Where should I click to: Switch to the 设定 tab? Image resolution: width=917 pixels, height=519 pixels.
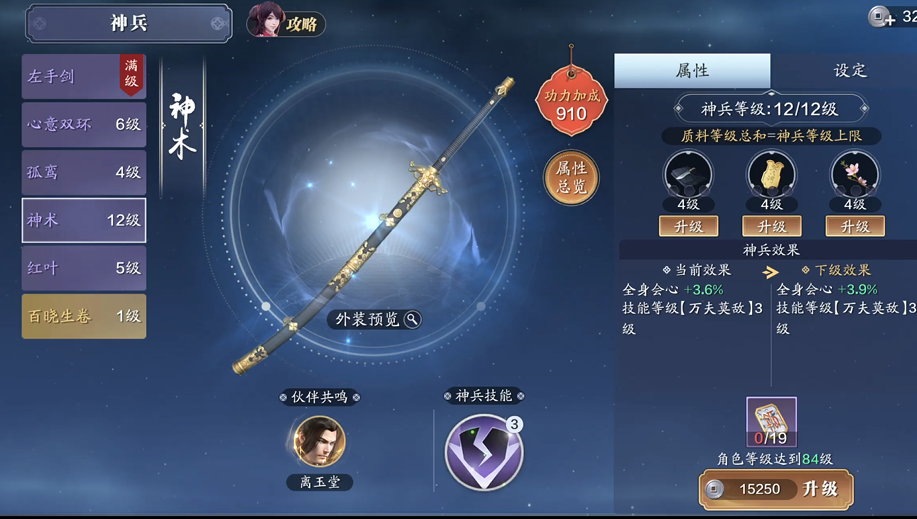point(849,71)
